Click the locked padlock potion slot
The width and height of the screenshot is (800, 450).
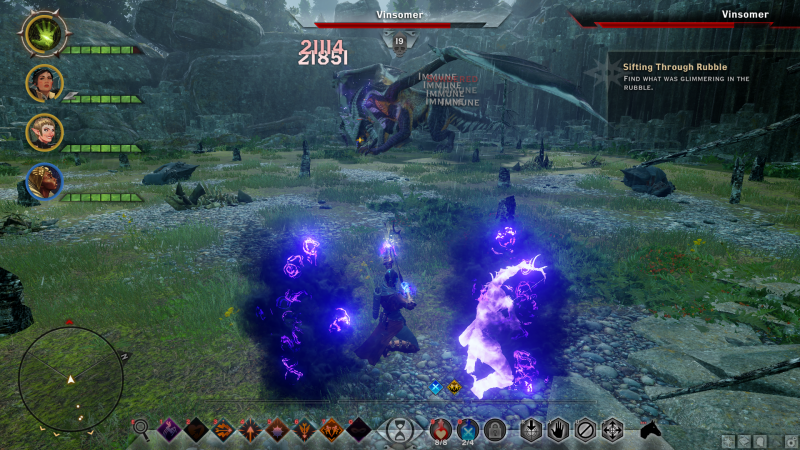493,430
